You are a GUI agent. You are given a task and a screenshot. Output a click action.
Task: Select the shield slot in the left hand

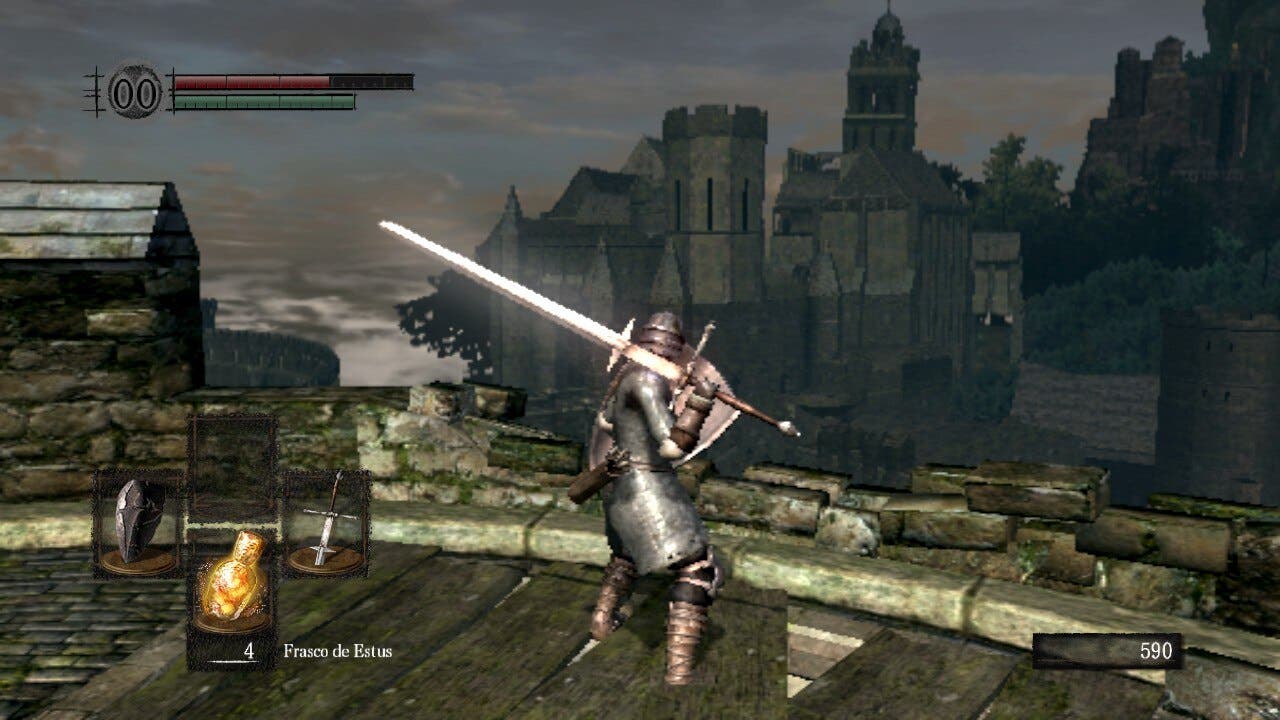pos(137,523)
